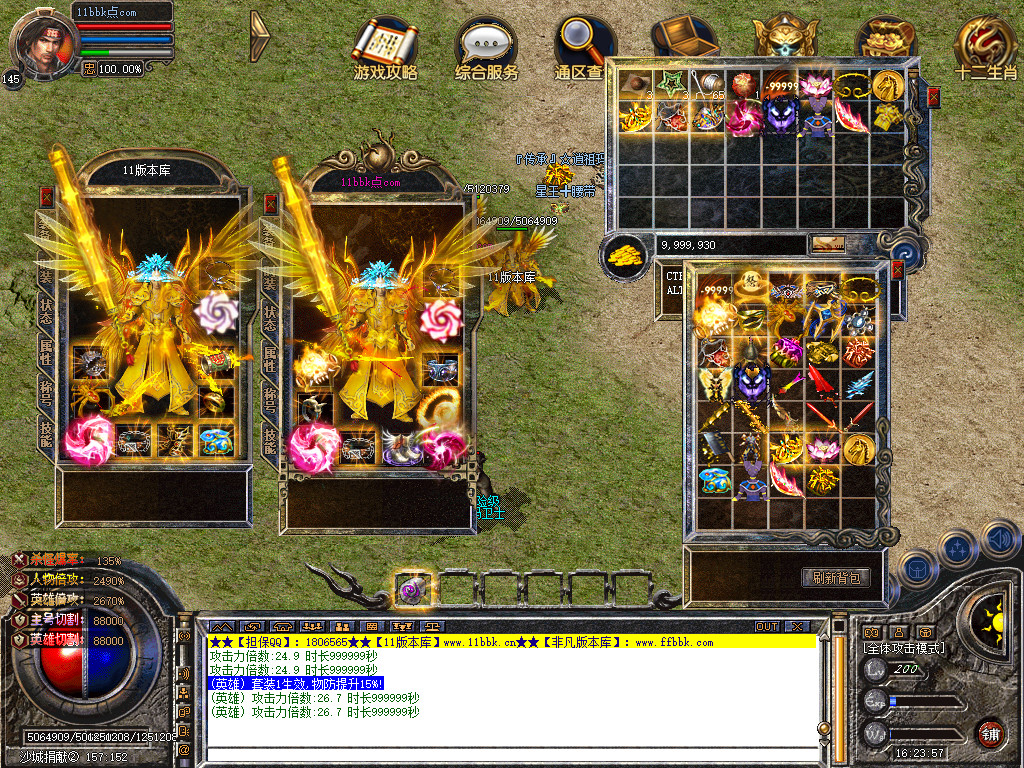Open 属性 tab on left character panel
This screenshot has width=1024, height=768.
[46, 354]
